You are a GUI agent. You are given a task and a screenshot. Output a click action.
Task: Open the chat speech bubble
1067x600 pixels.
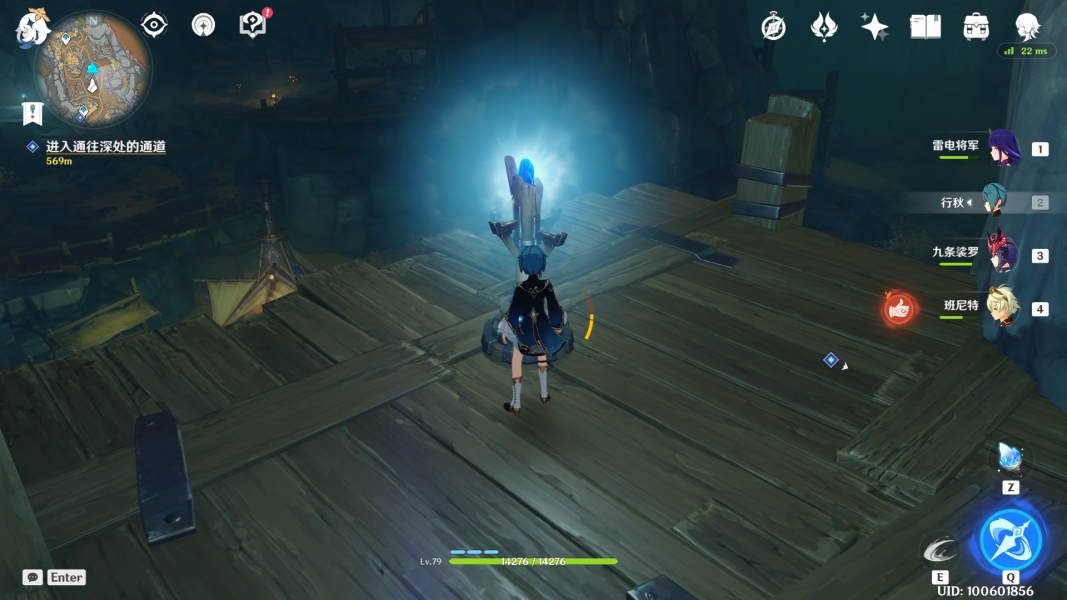point(33,577)
